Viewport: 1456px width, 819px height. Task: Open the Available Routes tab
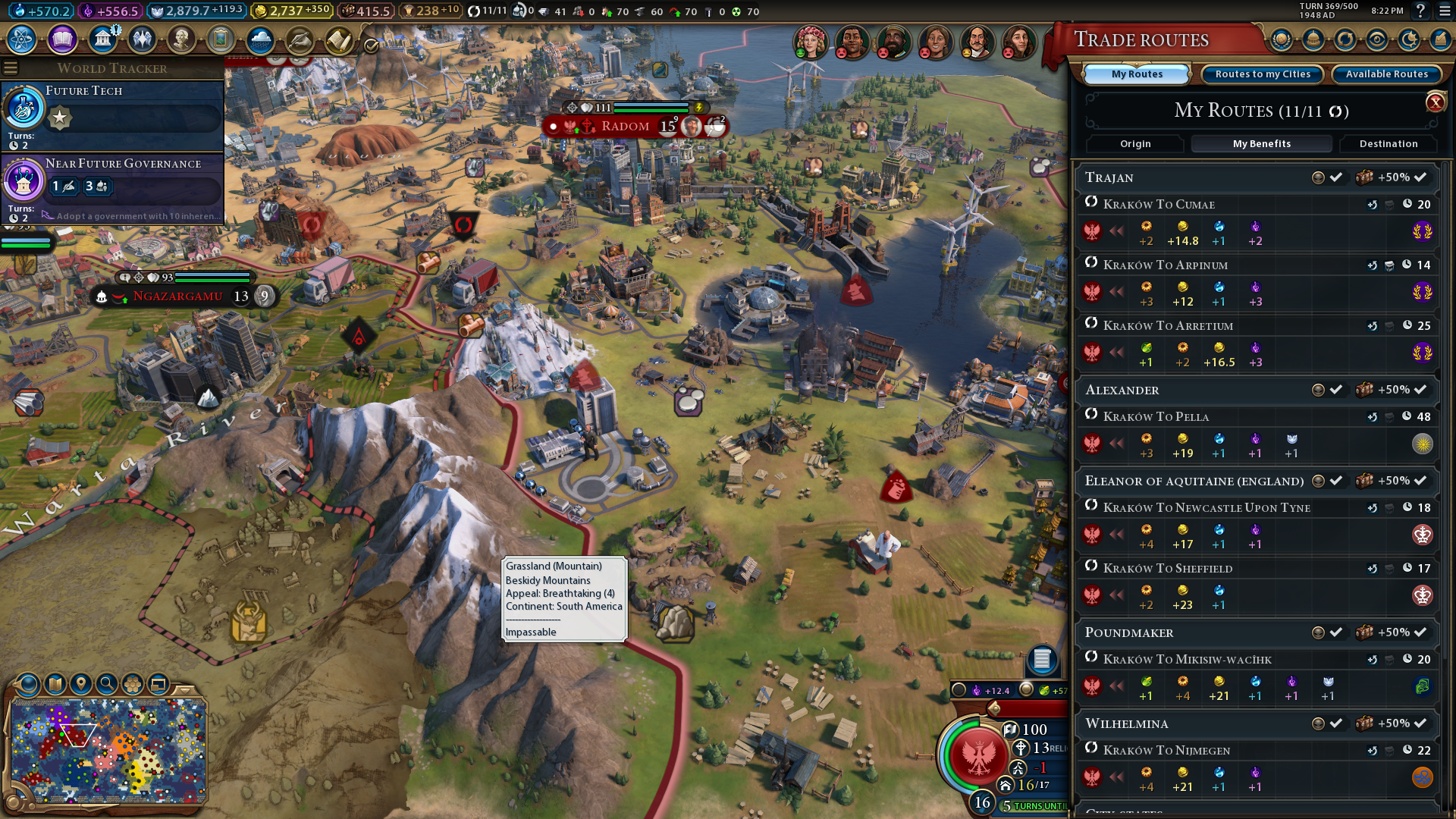[x=1386, y=74]
